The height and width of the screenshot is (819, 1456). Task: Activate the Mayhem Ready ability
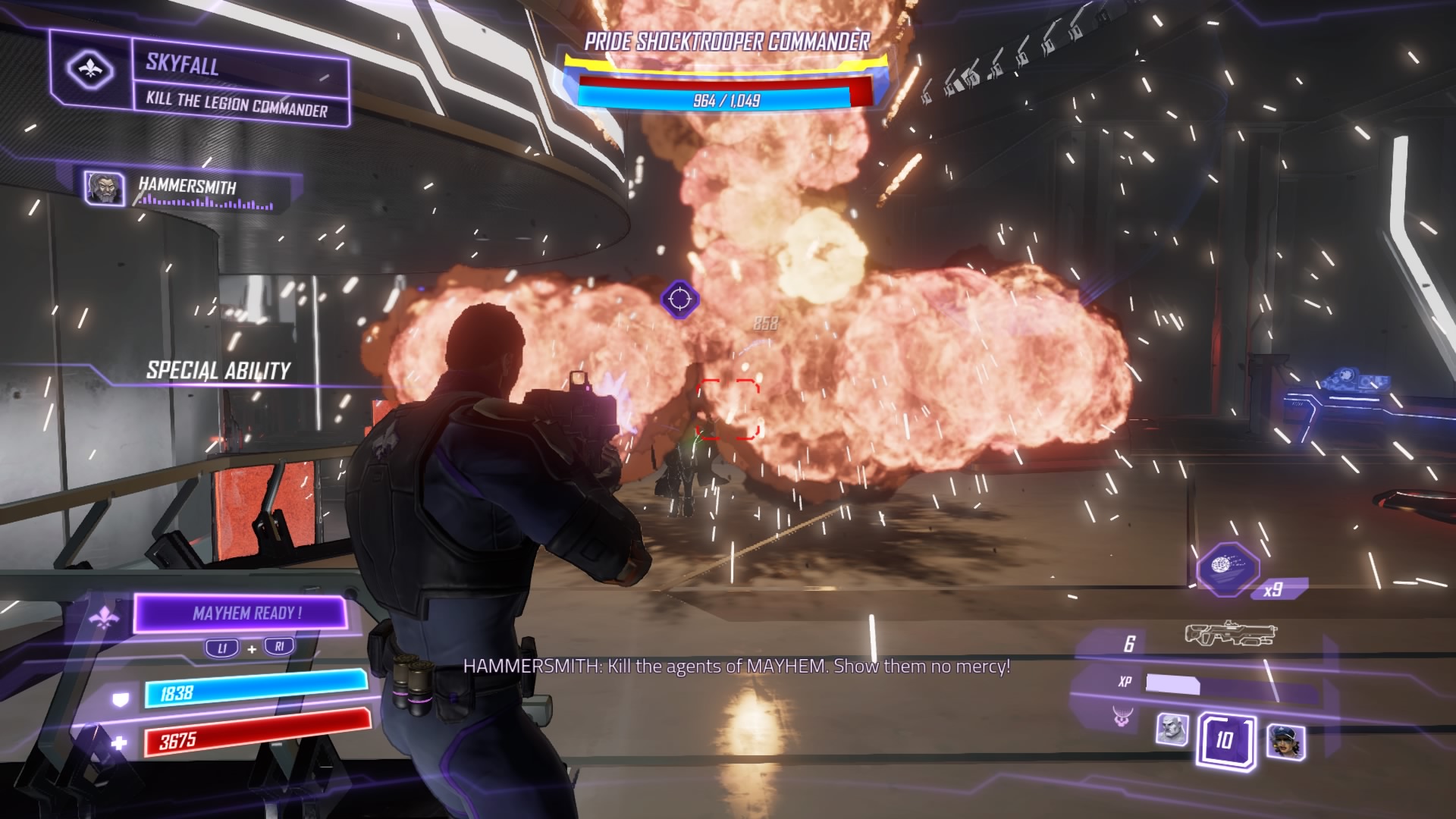[x=241, y=613]
